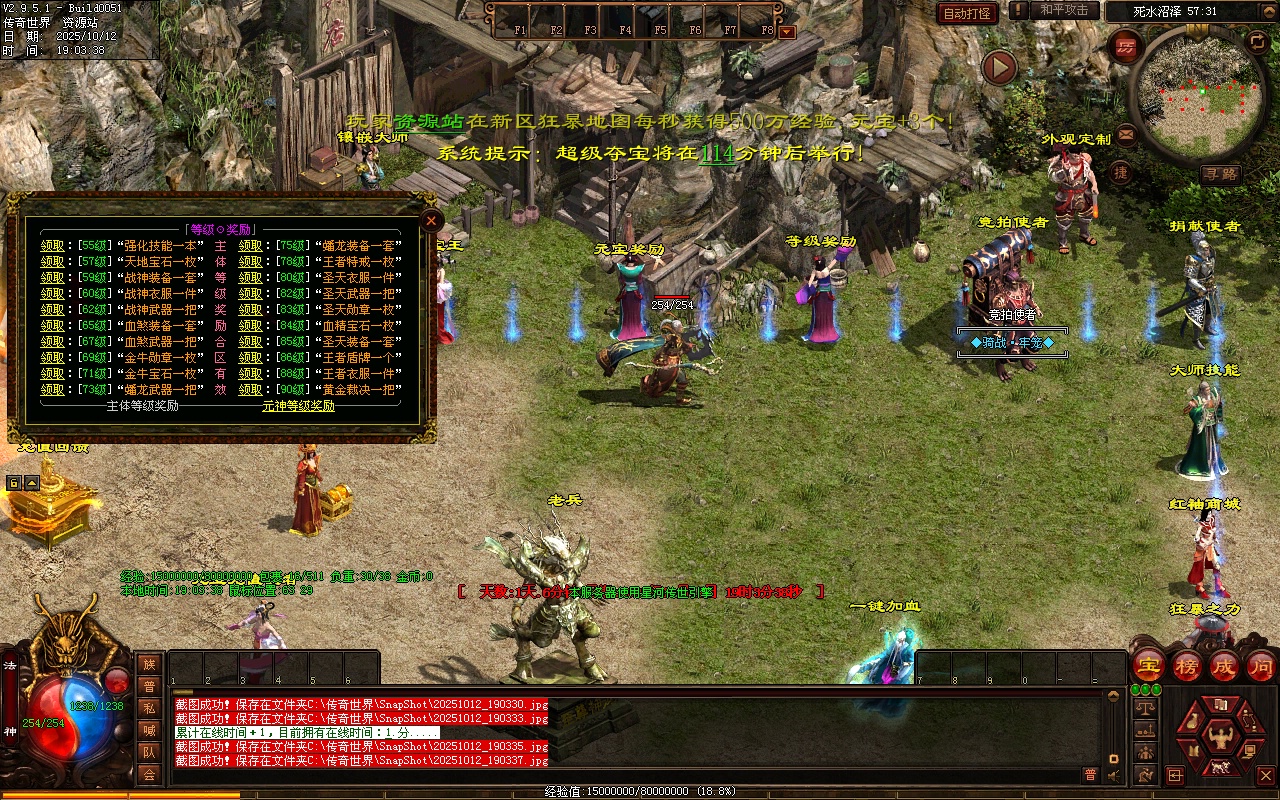Image resolution: width=1280 pixels, height=800 pixels.
Task: Claim the level 65 blood fiend set
Action: click(52, 325)
